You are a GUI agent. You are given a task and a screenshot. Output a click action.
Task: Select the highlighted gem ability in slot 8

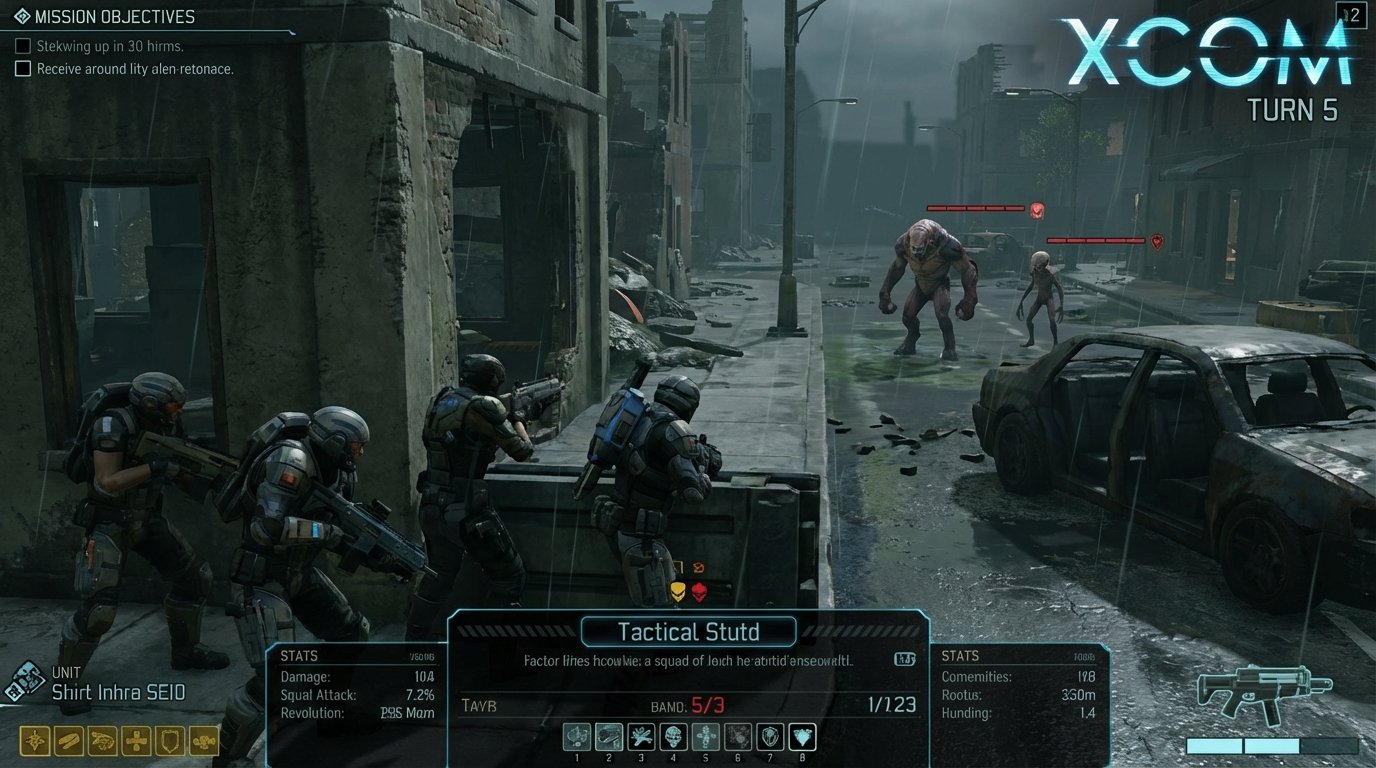802,738
